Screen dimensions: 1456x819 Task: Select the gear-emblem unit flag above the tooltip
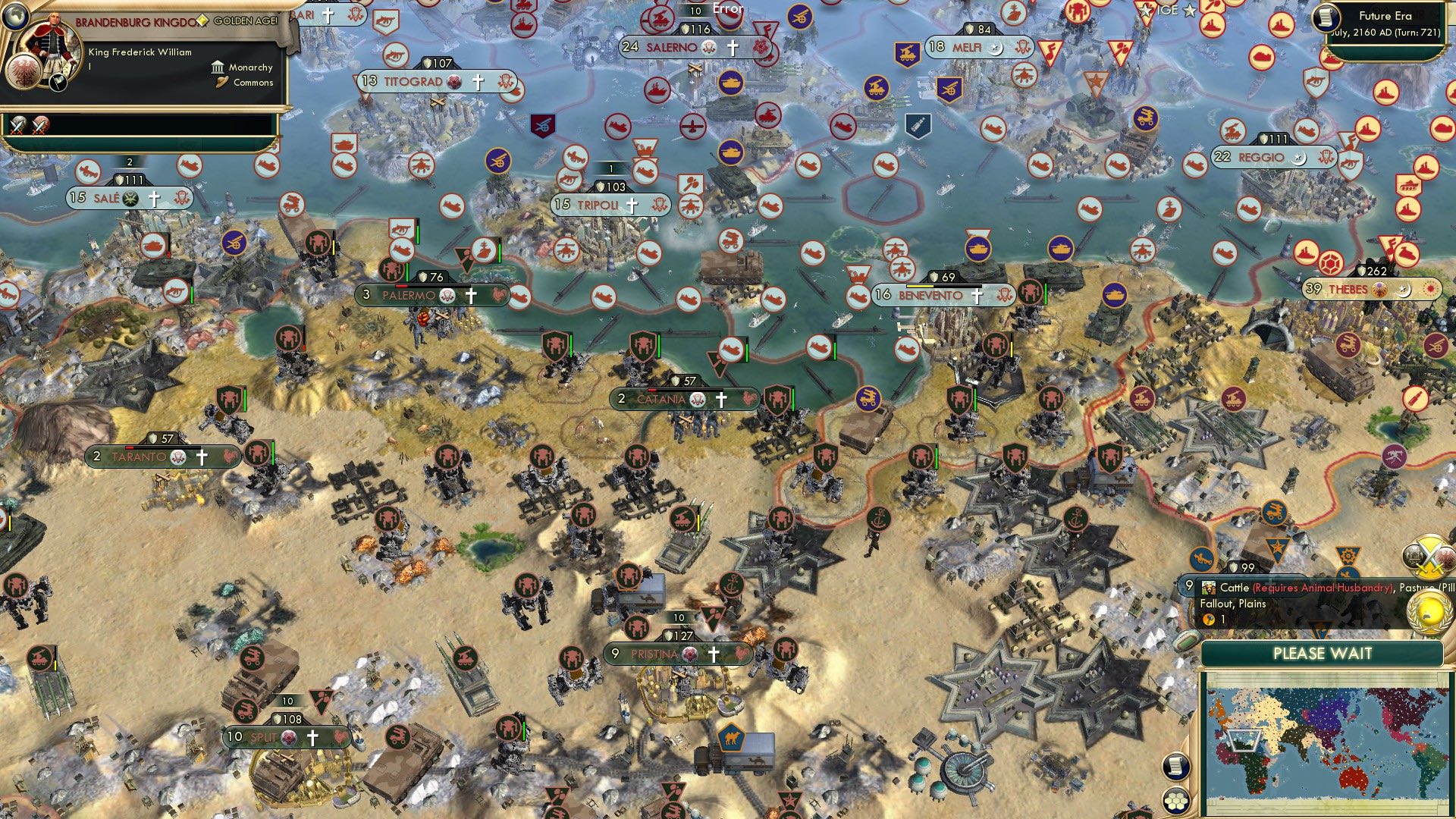[1349, 554]
